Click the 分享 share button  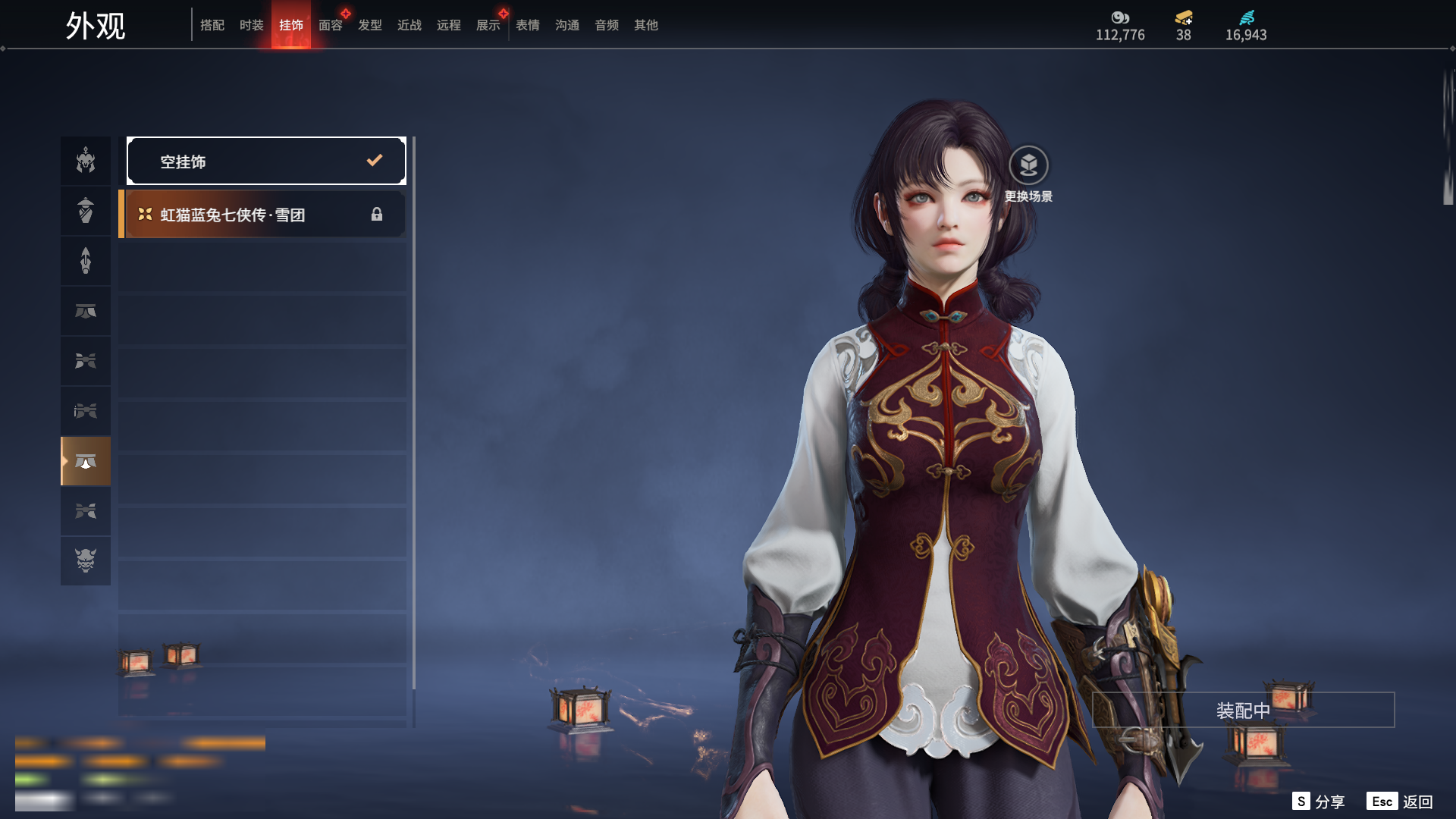(1319, 802)
